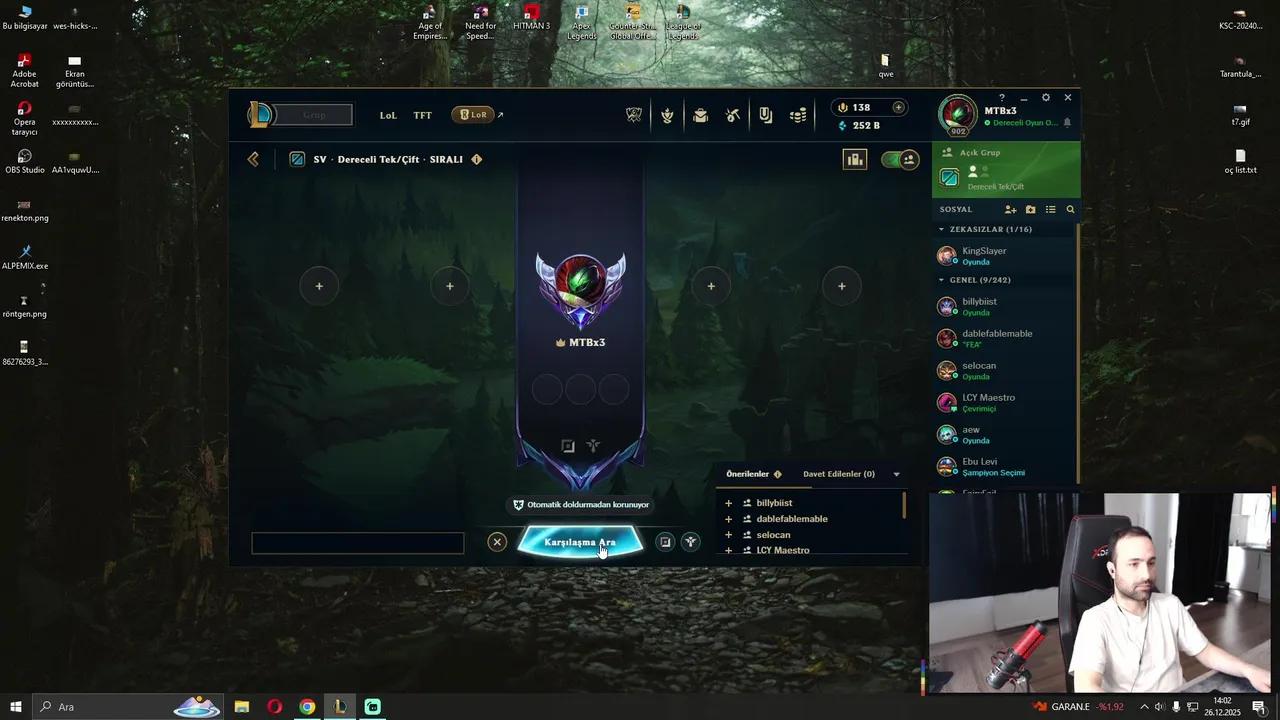1280x720 pixels.
Task: Switch to the TFT tab
Action: 422,115
